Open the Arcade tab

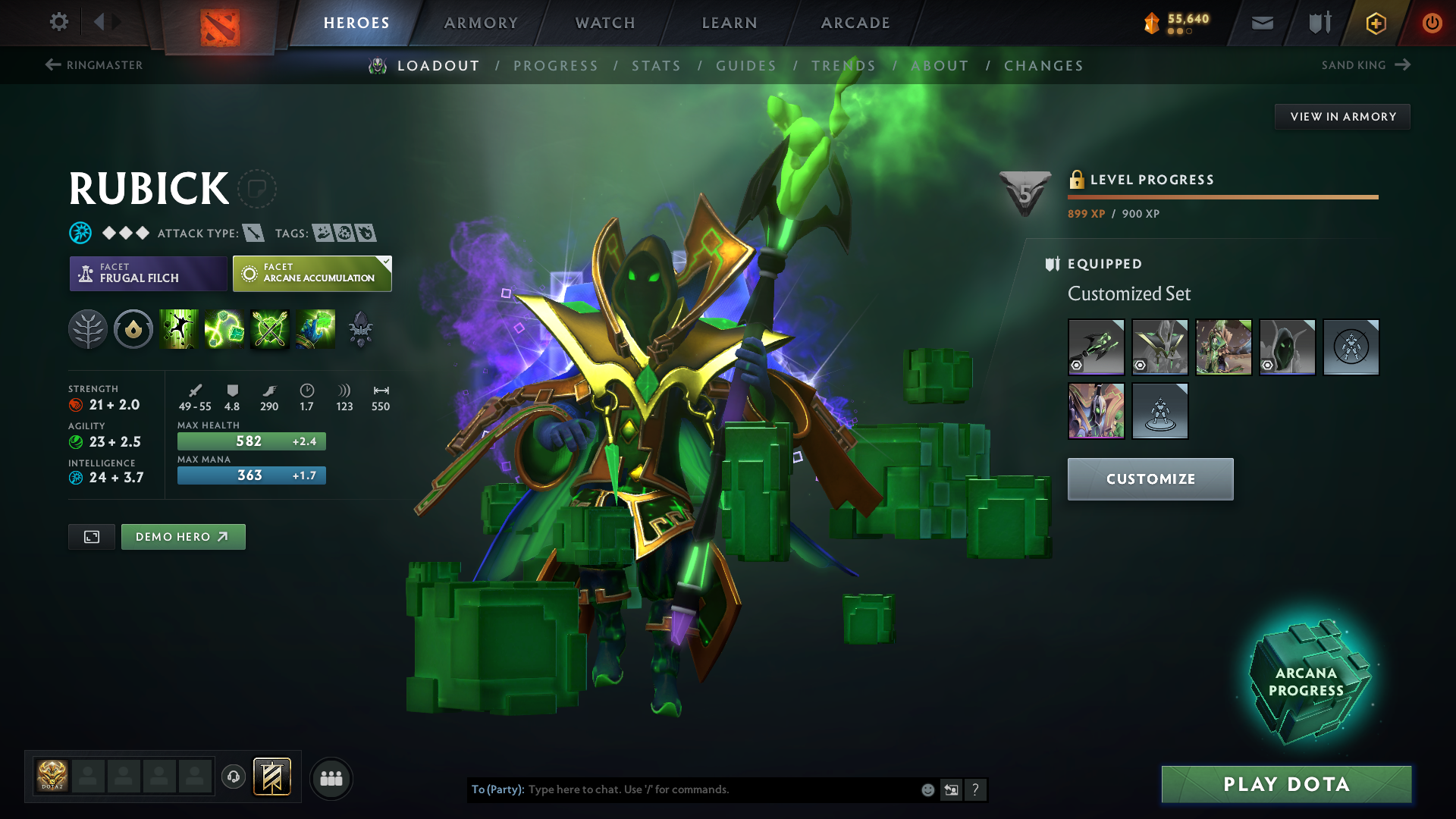click(x=855, y=23)
